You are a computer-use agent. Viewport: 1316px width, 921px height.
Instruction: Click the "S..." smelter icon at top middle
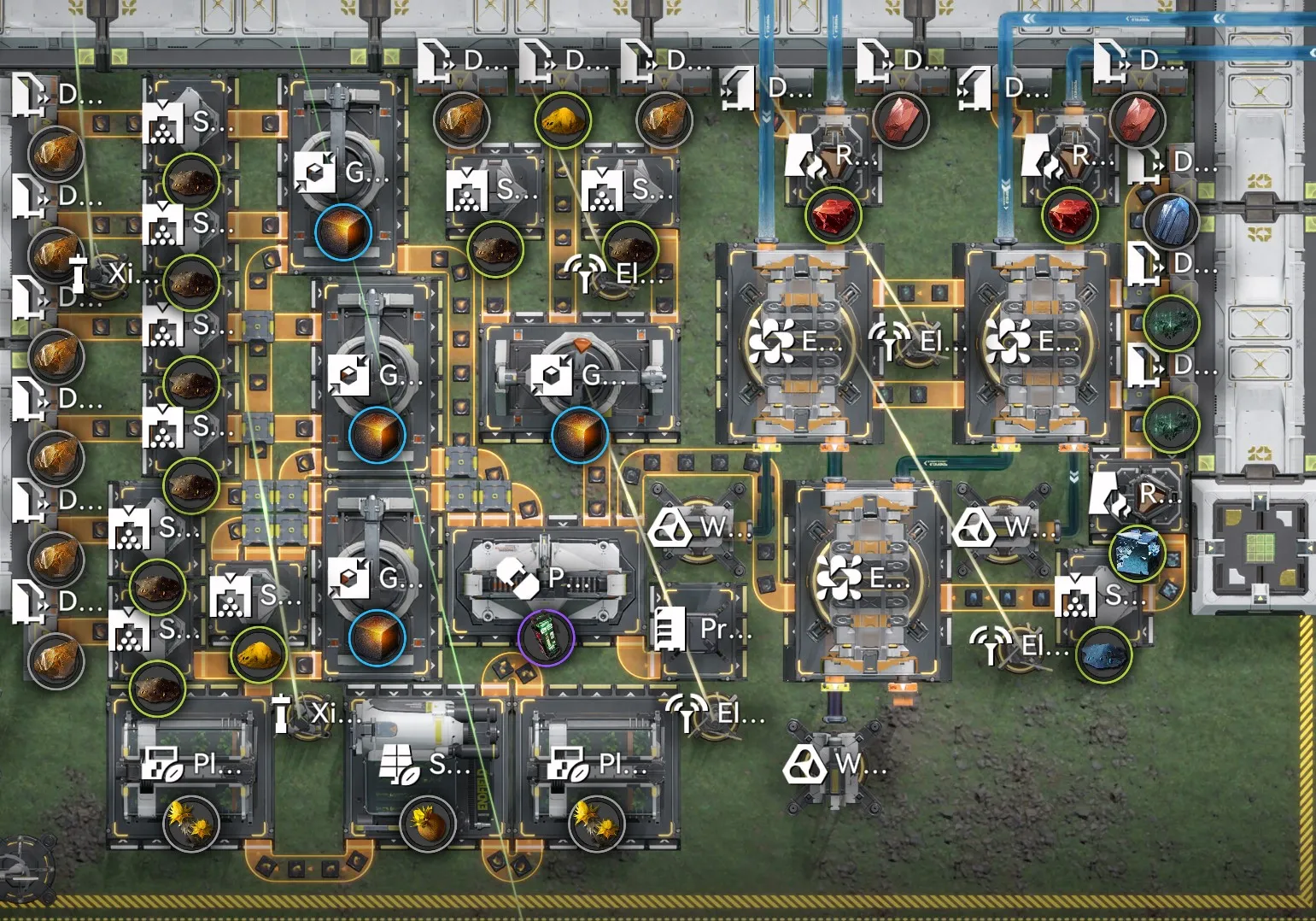coord(465,192)
